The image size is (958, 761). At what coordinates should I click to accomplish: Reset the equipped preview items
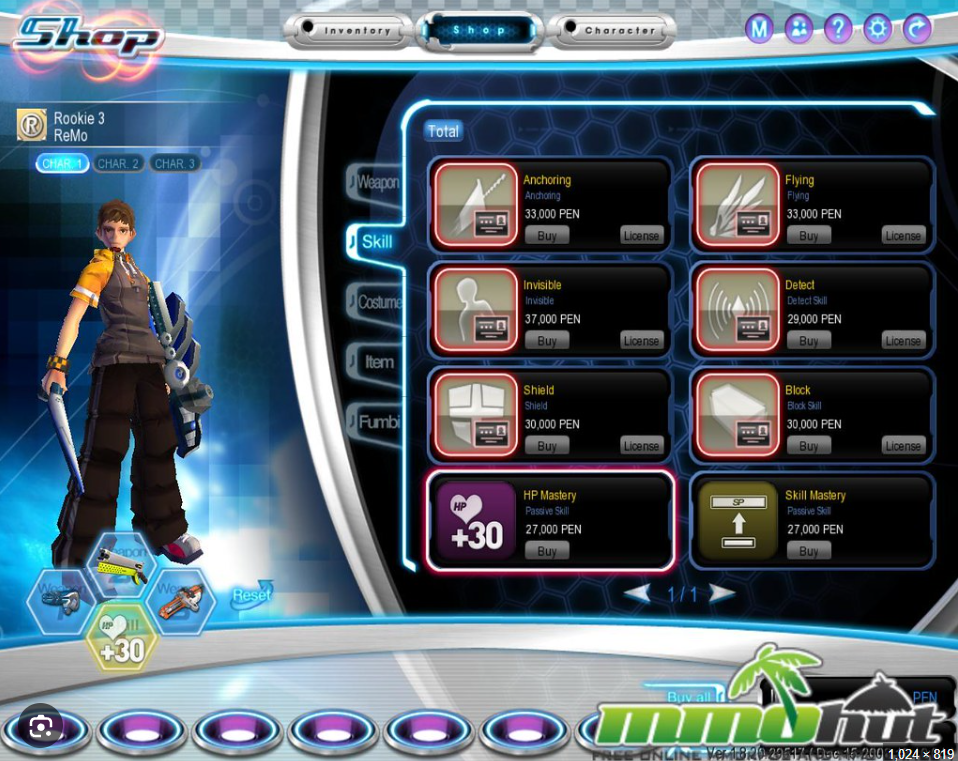coord(252,594)
